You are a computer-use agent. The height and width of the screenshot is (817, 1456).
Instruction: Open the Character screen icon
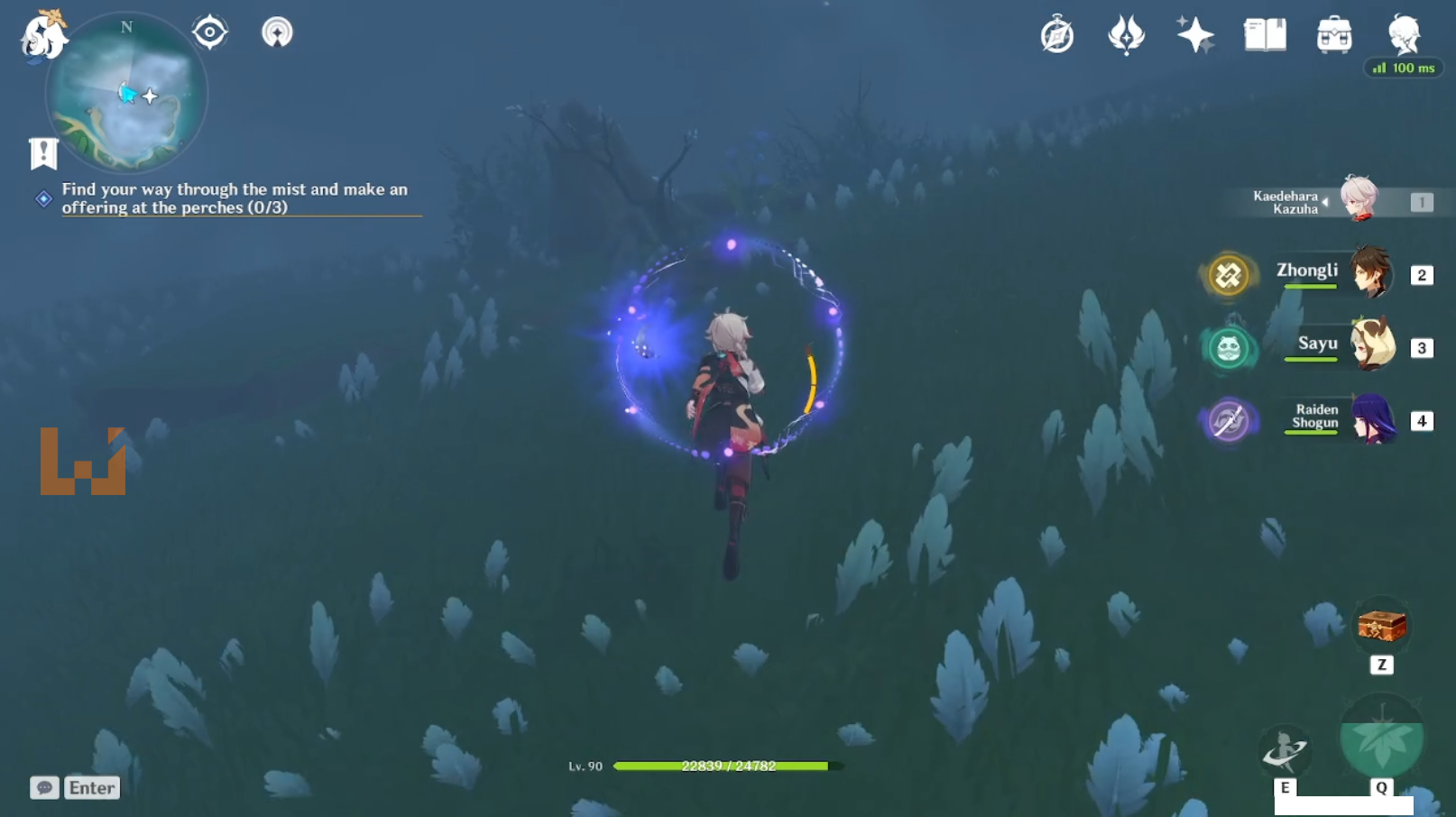click(1404, 35)
